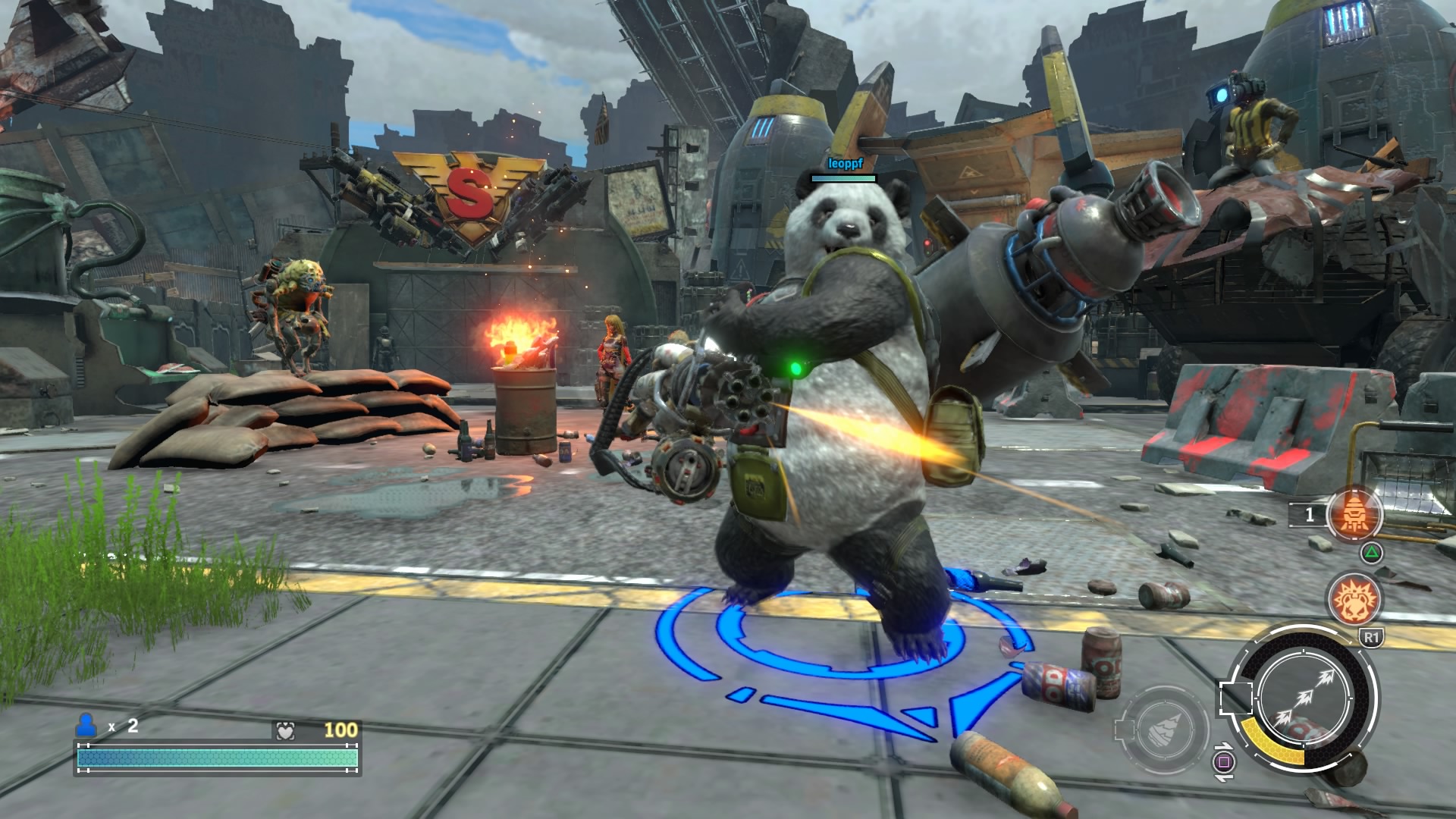Activate the orange rocket special ability icon

pos(1354,515)
